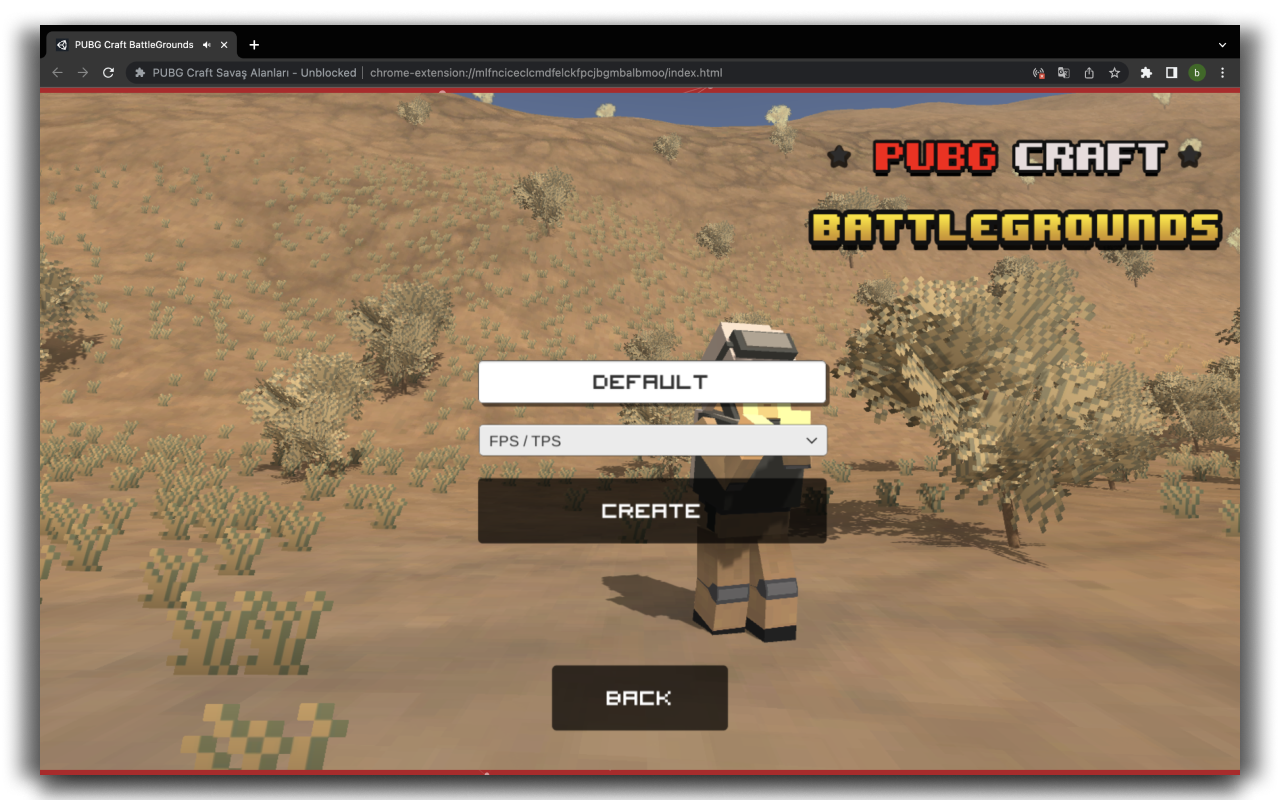
Task: Open the profile menu labeled b
Action: pyautogui.click(x=1197, y=72)
